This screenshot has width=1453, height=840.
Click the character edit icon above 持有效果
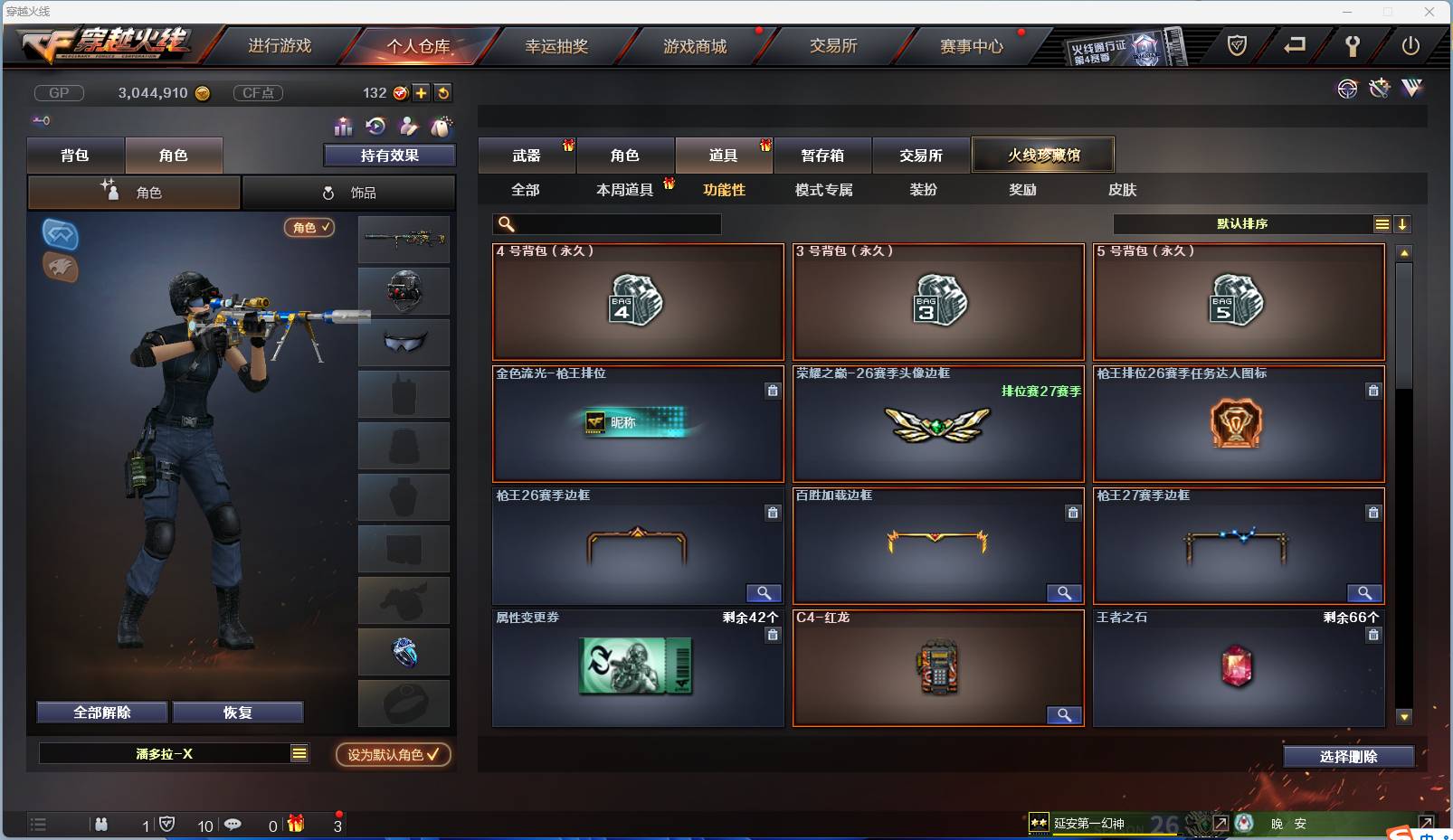(409, 127)
